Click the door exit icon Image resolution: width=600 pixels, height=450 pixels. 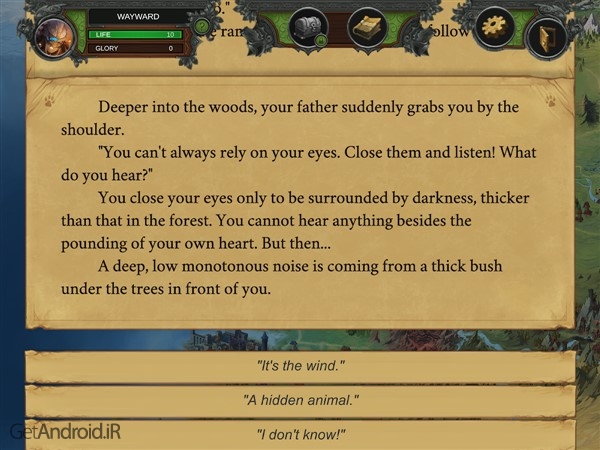pos(546,36)
